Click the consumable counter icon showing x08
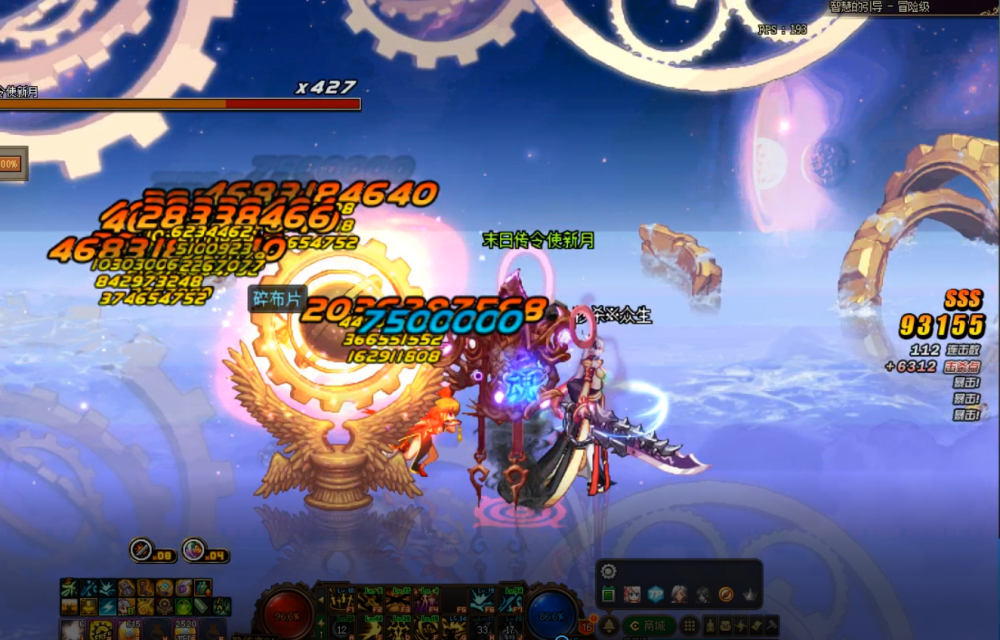The height and width of the screenshot is (640, 1000). pyautogui.click(x=142, y=549)
